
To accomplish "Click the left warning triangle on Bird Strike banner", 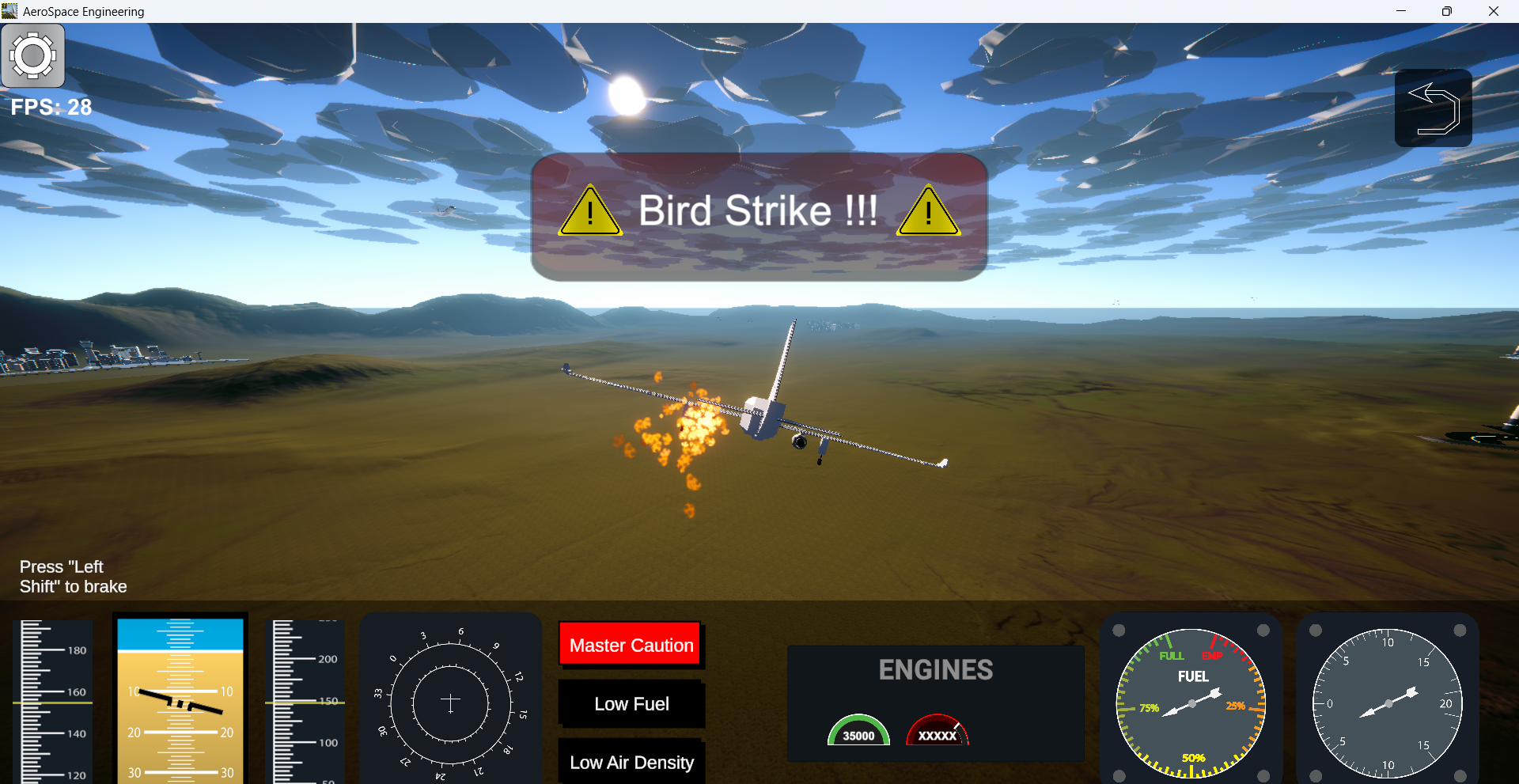I will click(x=589, y=211).
